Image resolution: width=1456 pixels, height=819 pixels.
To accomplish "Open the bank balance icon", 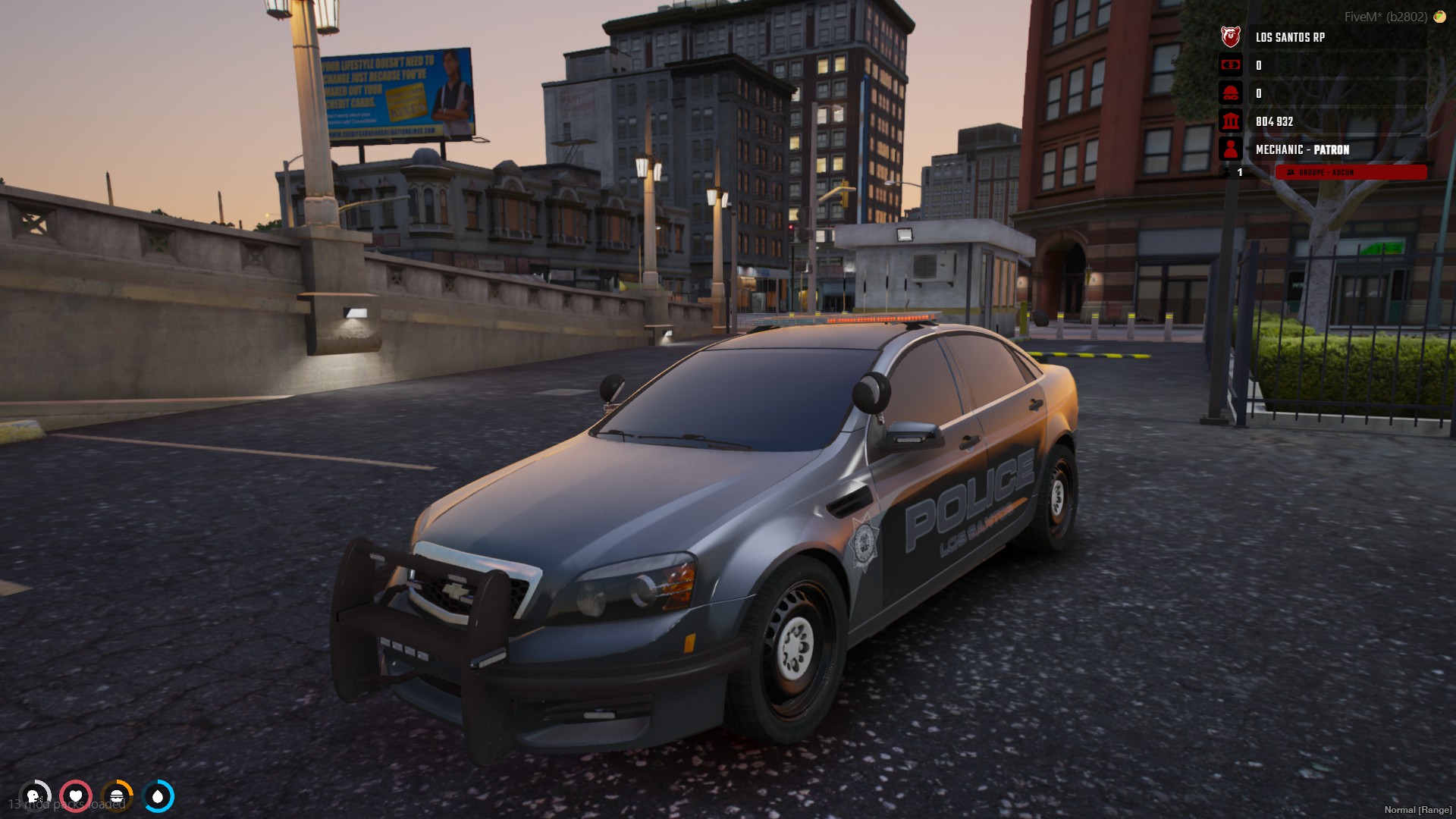I will pos(1230,121).
